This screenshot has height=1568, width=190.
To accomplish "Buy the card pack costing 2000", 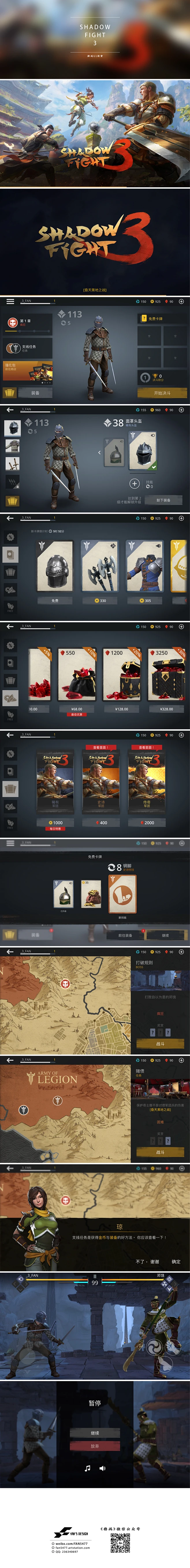I will [147, 822].
